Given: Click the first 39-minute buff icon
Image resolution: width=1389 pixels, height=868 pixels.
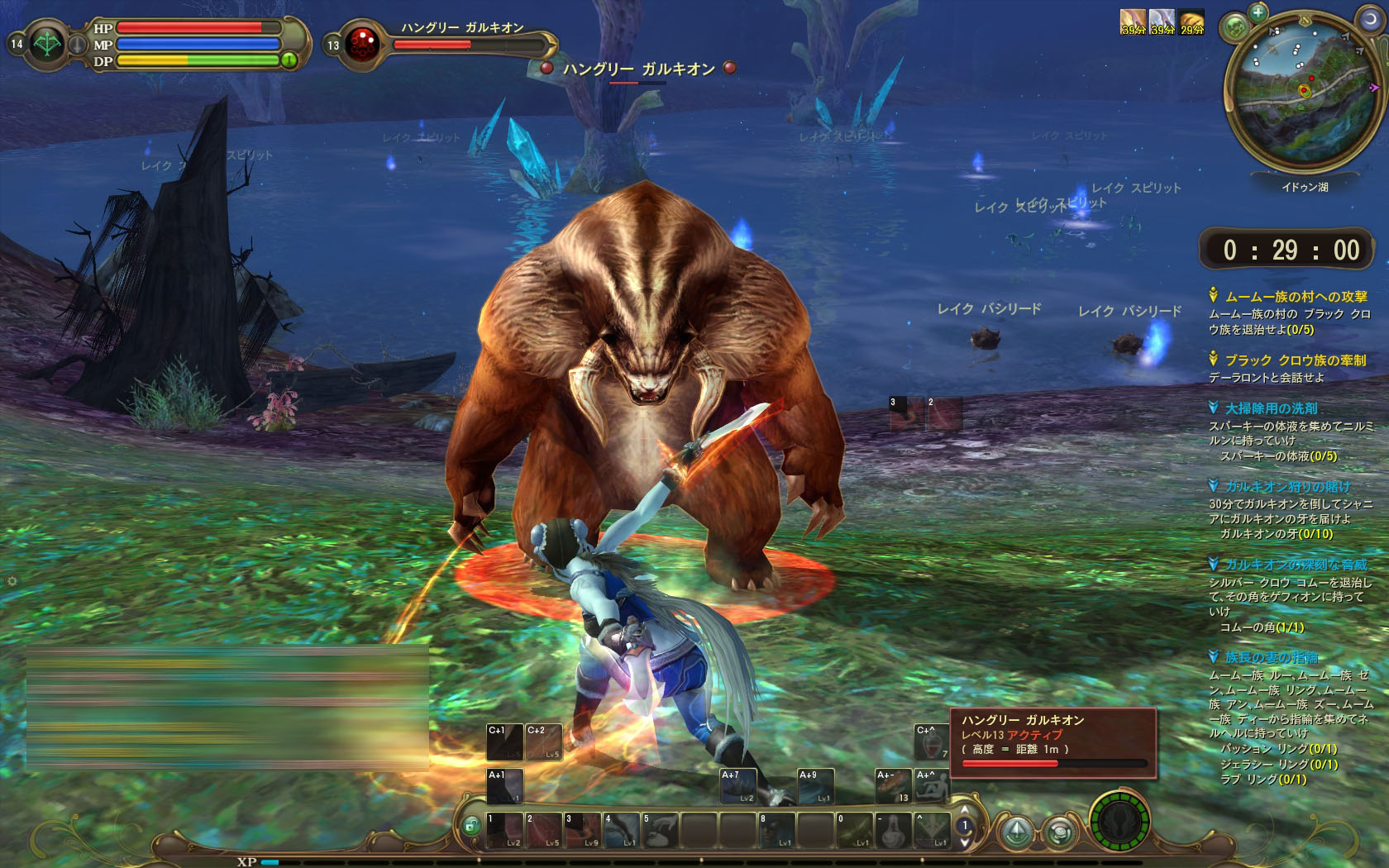Looking at the screenshot, I should [1133, 21].
